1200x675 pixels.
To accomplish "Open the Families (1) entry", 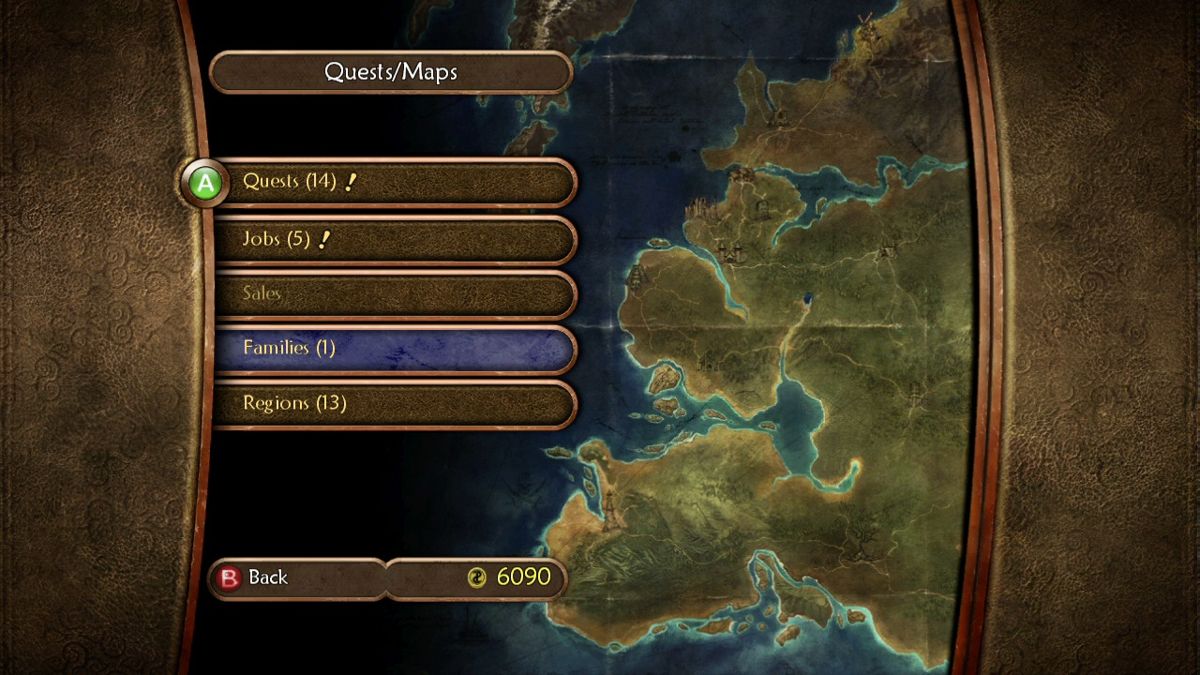I will 395,348.
